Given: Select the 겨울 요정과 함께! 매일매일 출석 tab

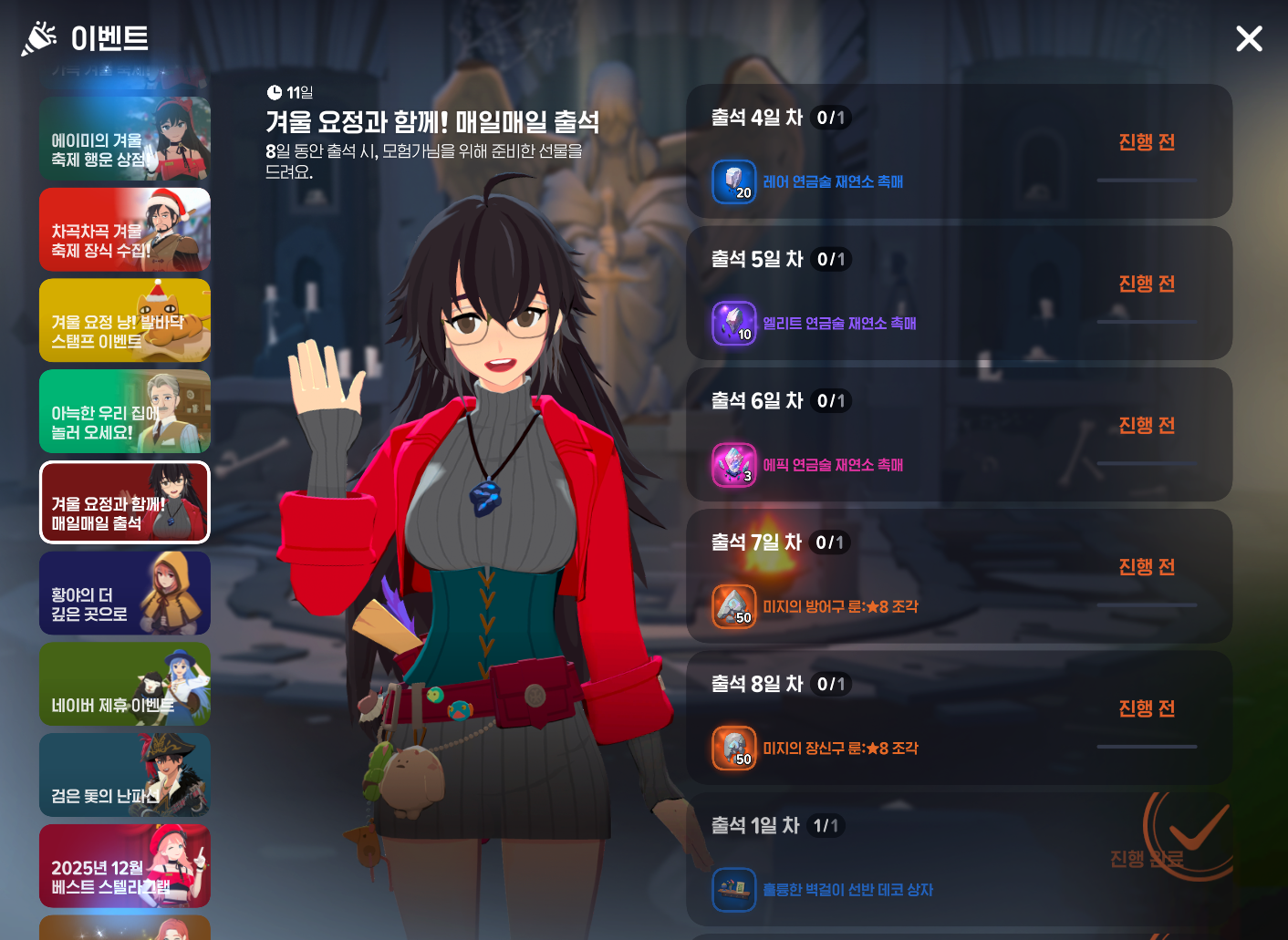Looking at the screenshot, I should 125,502.
